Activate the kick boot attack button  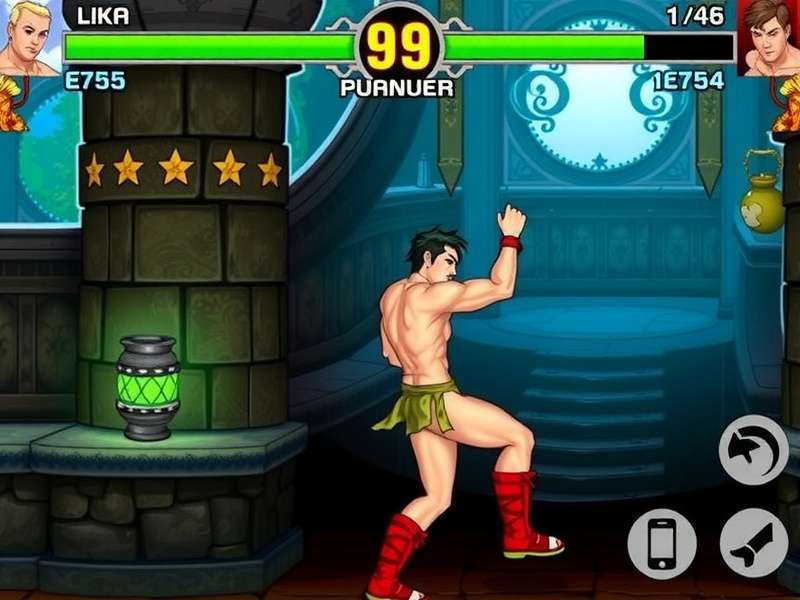pos(753,542)
